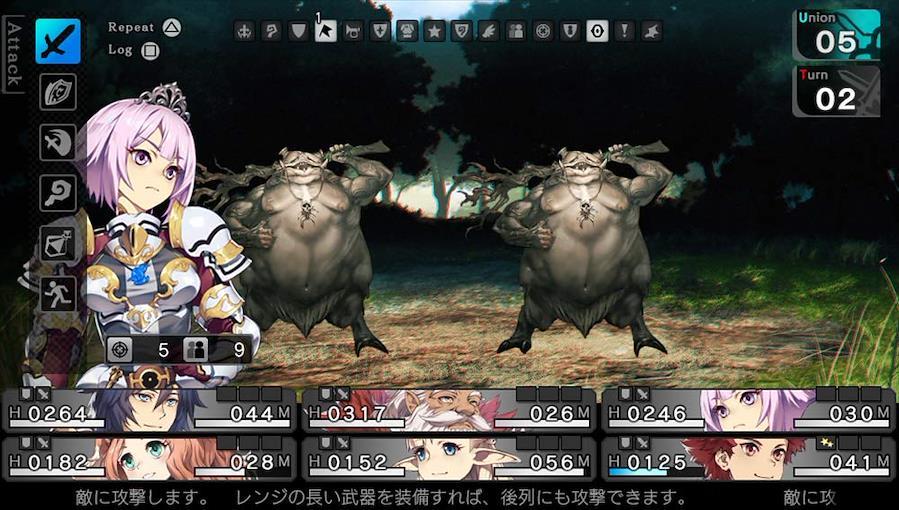Viewport: 899px width, 510px height.
Task: Select the bearded old man's party panel
Action: 448,411
